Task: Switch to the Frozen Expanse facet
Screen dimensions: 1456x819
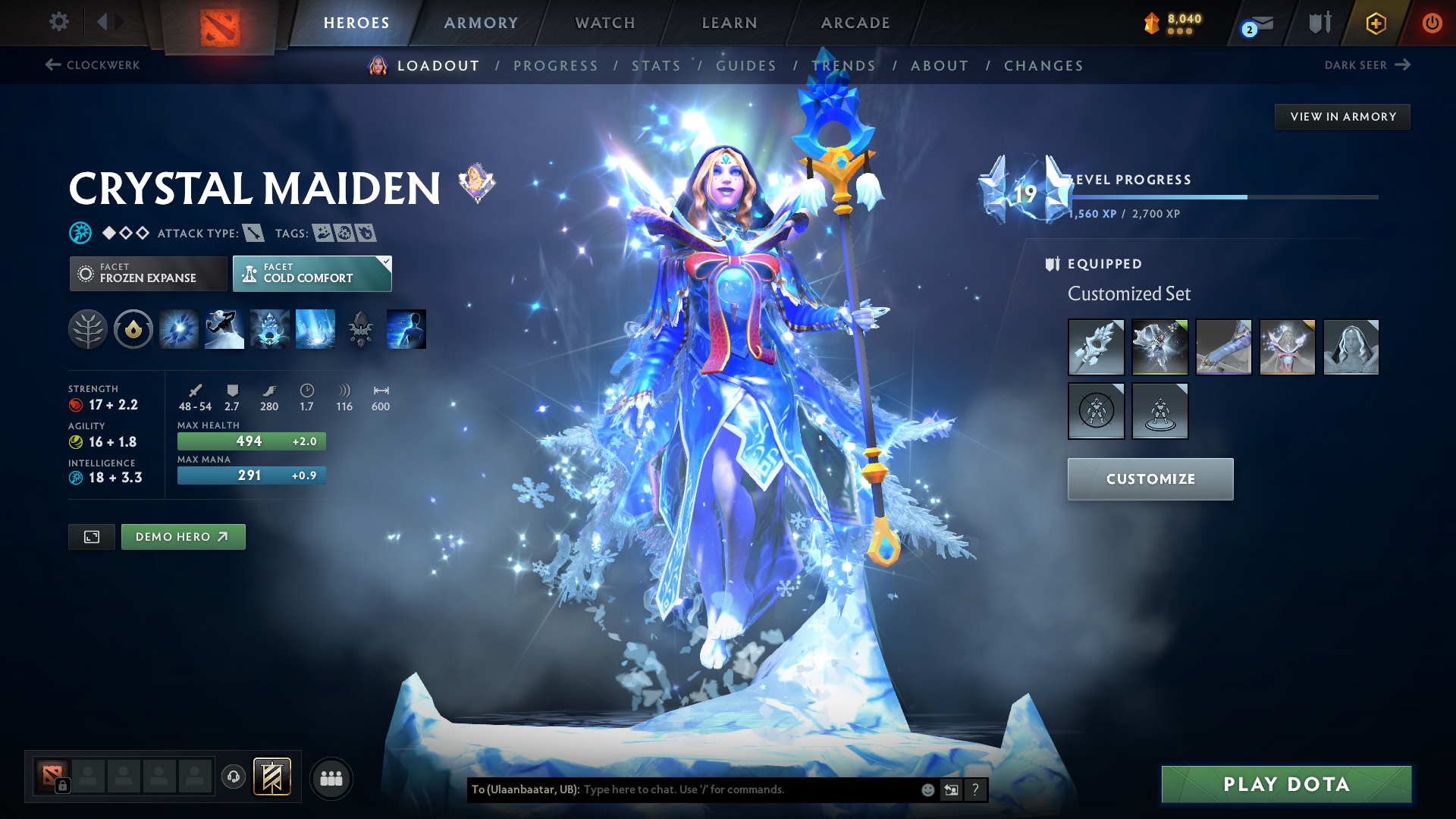Action: click(x=148, y=273)
